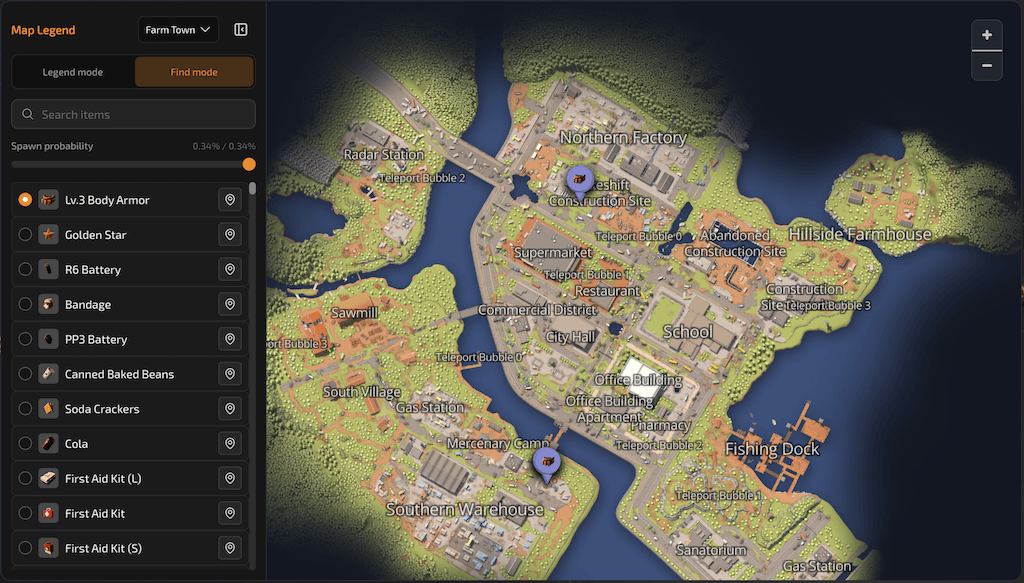Select First Aid Kit (S) radio option

tap(25, 548)
